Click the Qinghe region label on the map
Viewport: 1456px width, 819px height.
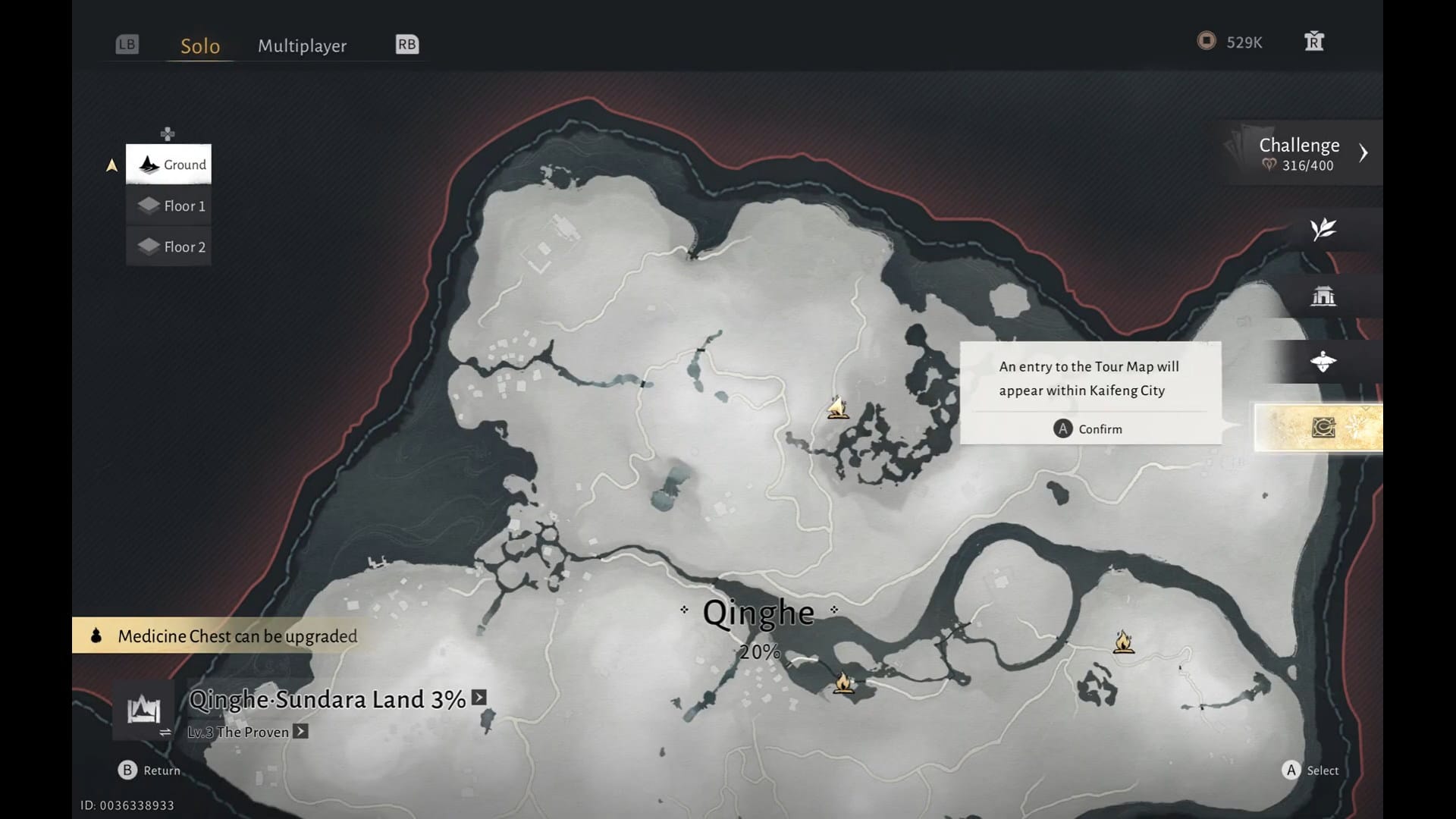758,613
